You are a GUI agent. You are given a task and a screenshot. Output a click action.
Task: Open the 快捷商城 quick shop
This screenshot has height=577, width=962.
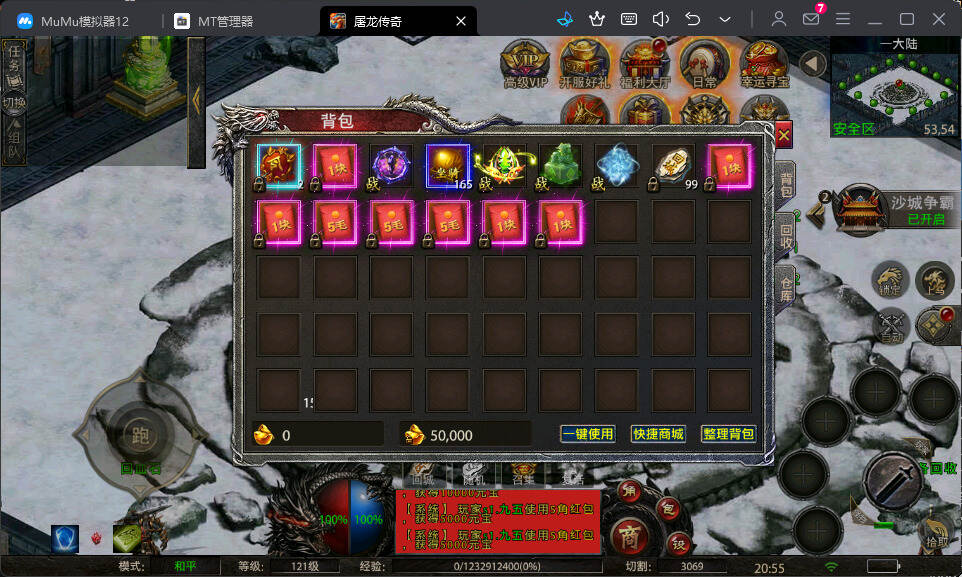tap(658, 434)
